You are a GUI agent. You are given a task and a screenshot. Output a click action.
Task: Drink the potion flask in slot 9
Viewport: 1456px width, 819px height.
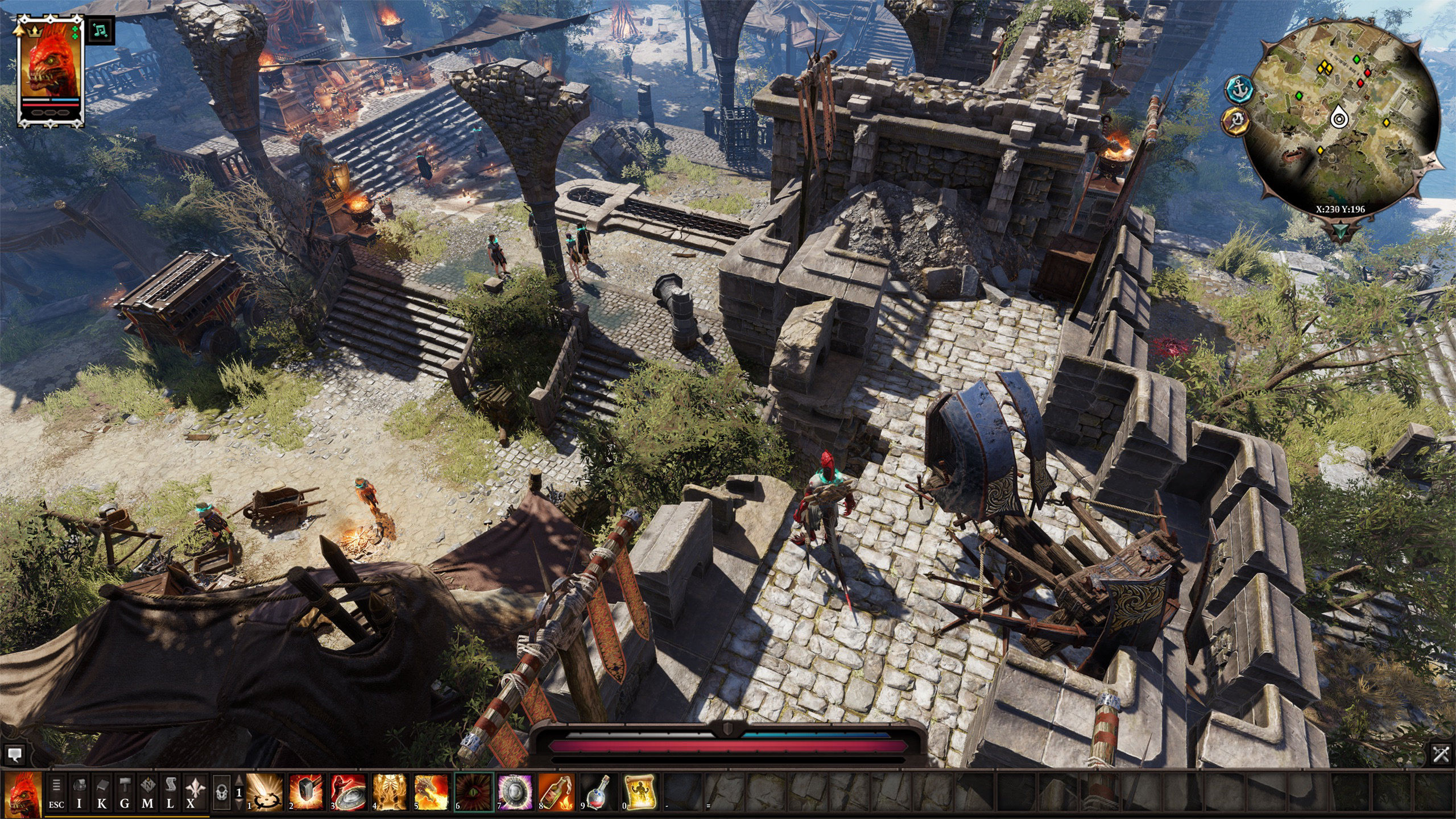click(598, 792)
